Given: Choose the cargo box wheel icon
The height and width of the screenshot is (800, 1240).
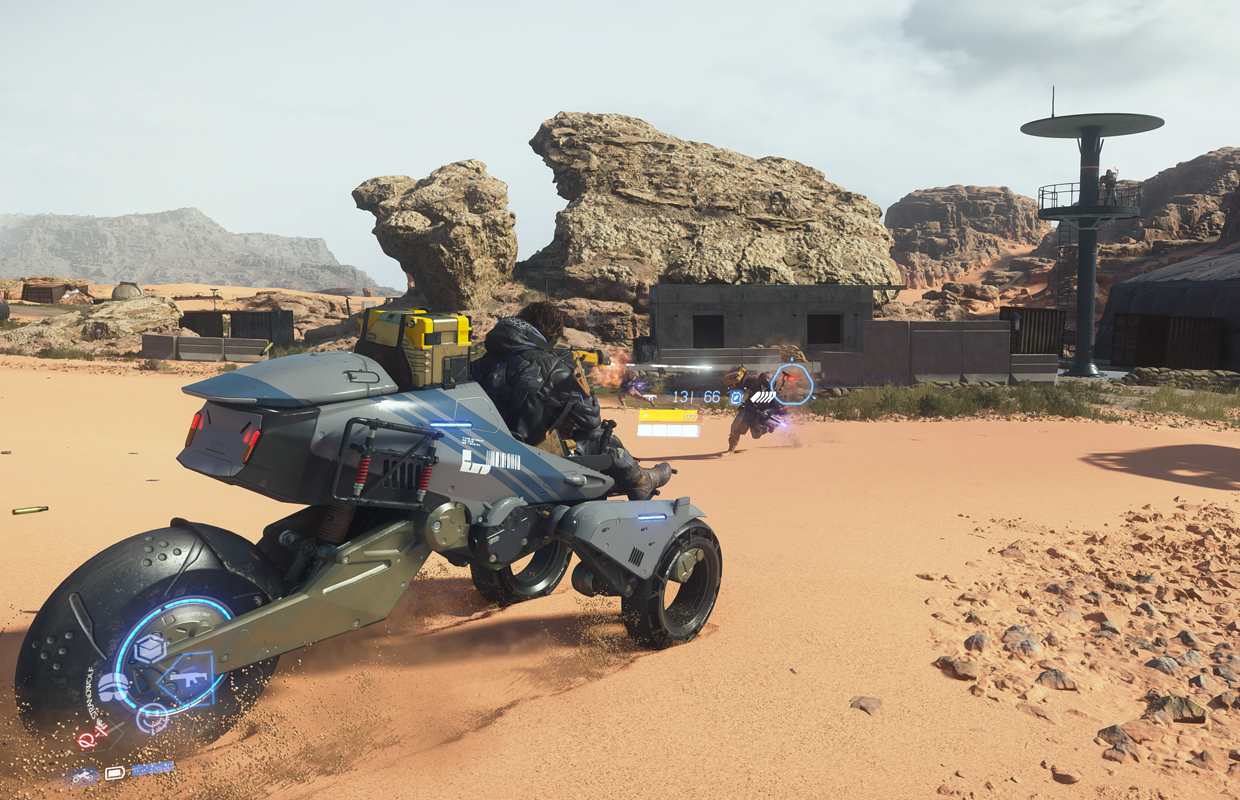Looking at the screenshot, I should tap(150, 649).
